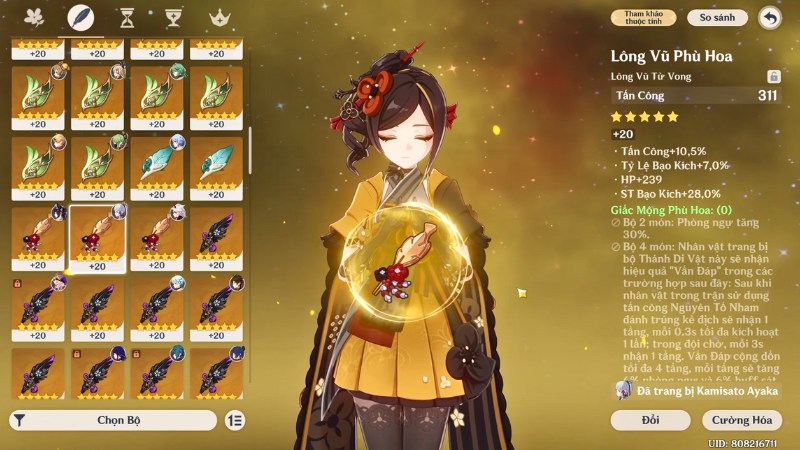Toggle the artifact lock icon

pyautogui.click(x=773, y=76)
